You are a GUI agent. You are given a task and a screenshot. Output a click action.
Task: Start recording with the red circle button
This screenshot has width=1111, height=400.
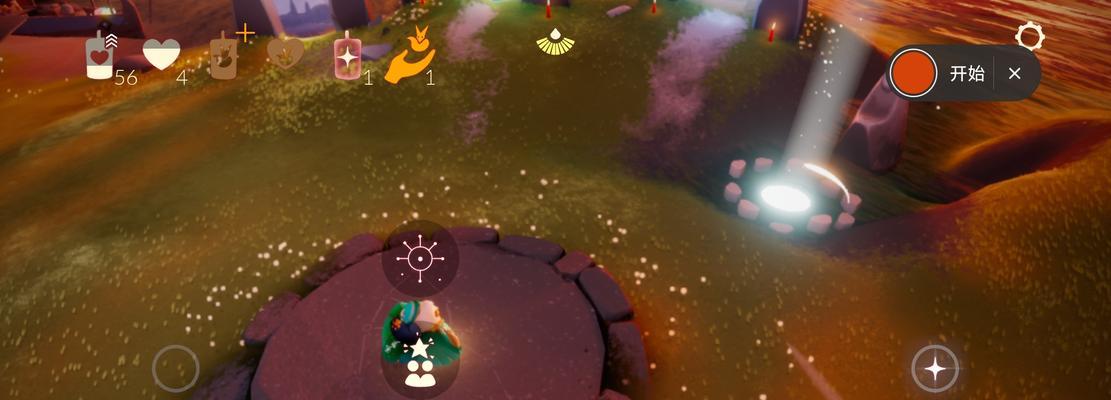tap(913, 74)
